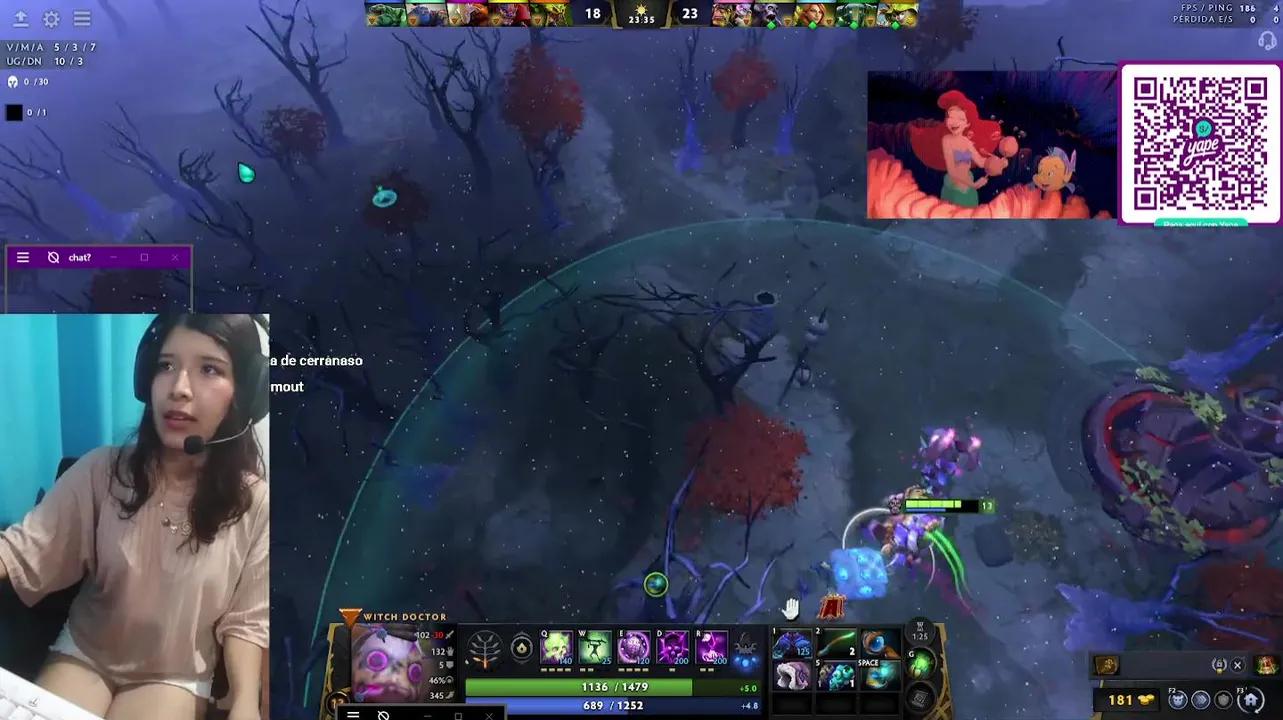Click the courier shield icon
1283x720 pixels.
click(x=1223, y=700)
